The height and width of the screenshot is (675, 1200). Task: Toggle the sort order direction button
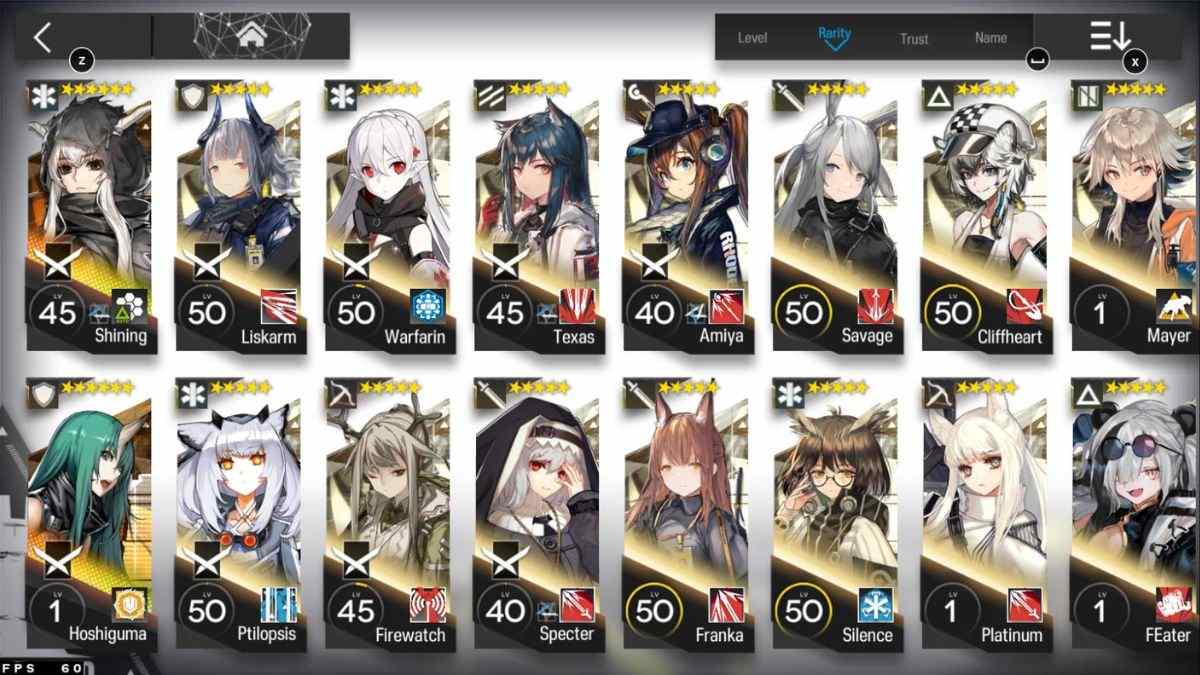[1110, 37]
